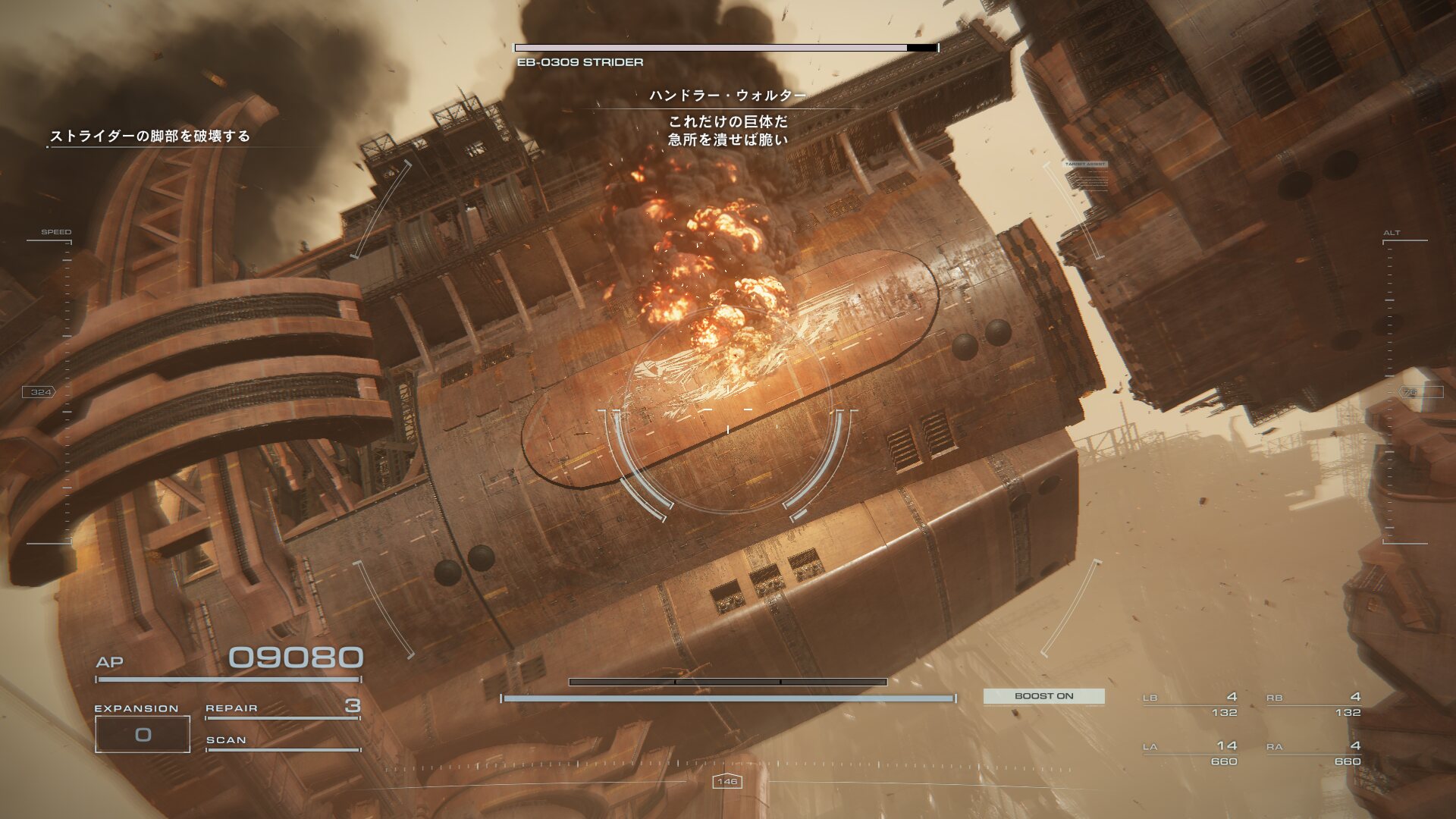Toggle the BOOST ON indicator
The width and height of the screenshot is (1456, 819).
tap(1043, 696)
